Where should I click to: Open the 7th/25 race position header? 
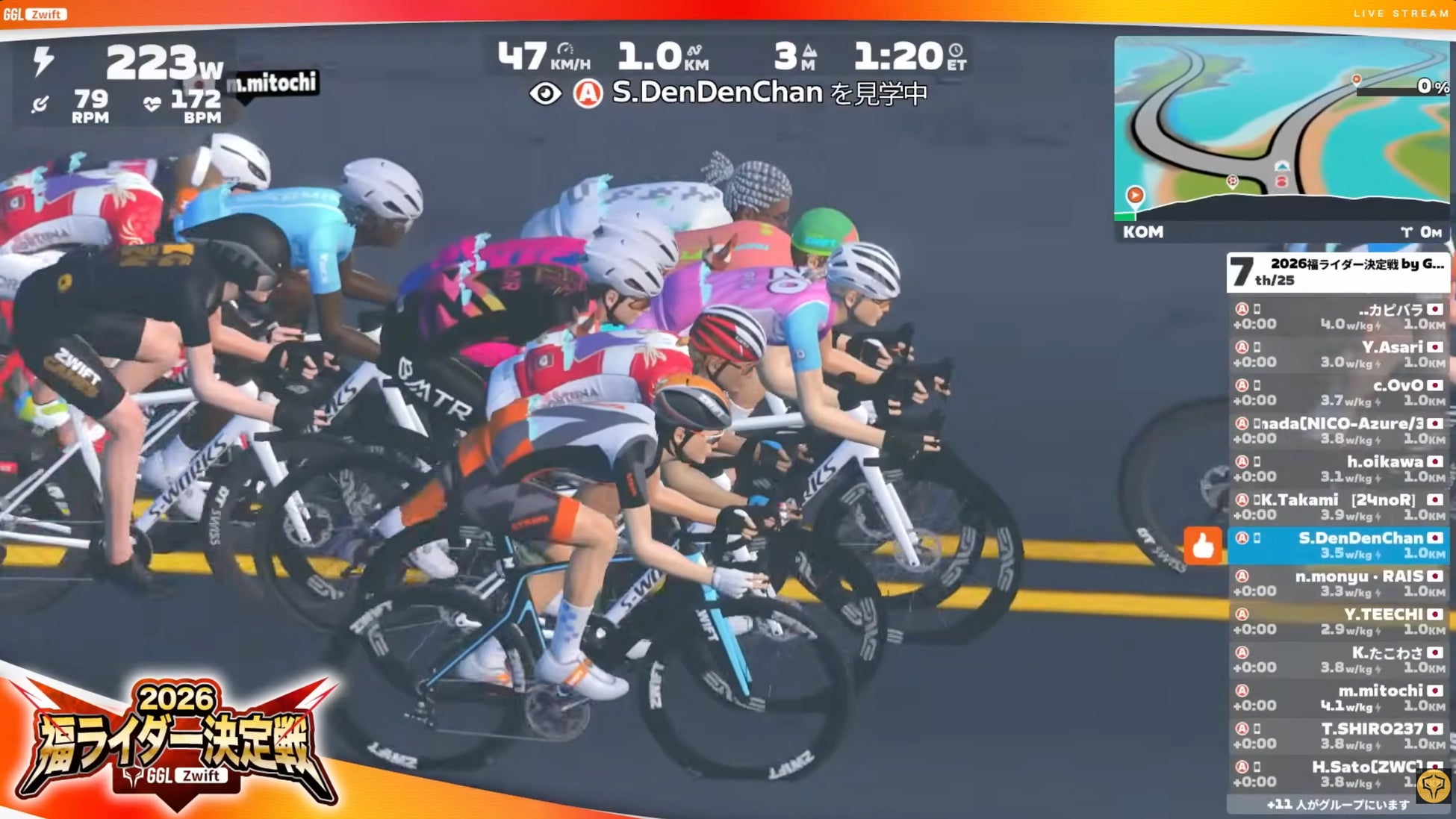tap(1338, 273)
